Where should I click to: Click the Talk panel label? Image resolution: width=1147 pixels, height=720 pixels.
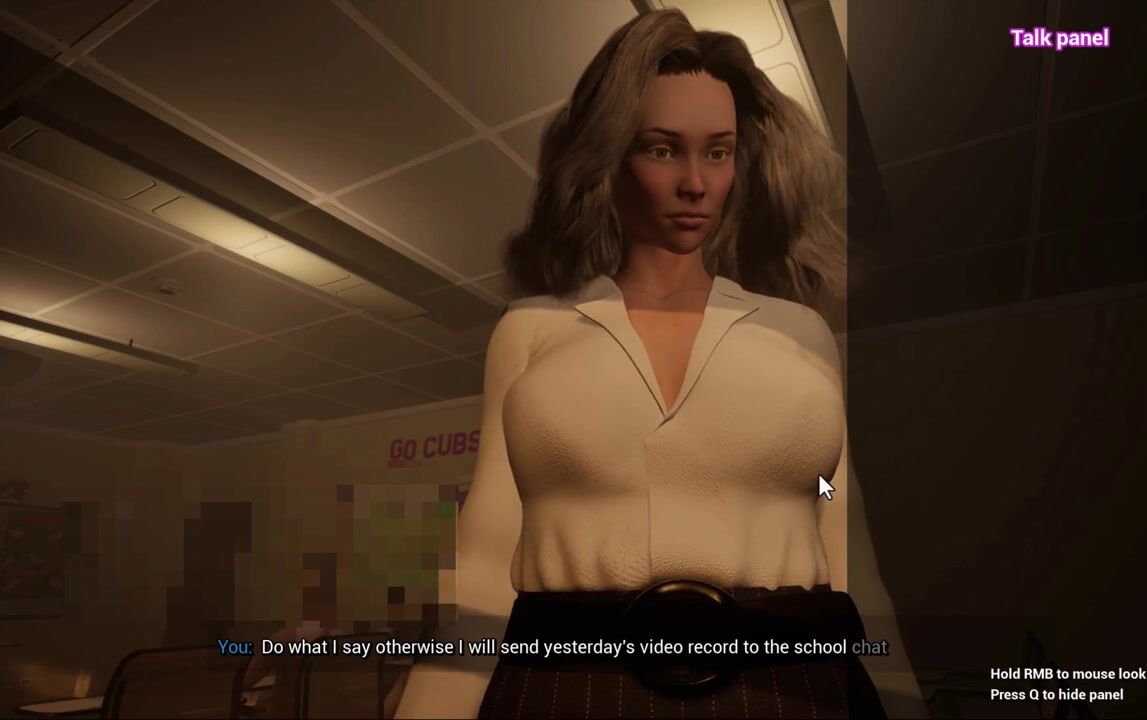coord(1059,38)
